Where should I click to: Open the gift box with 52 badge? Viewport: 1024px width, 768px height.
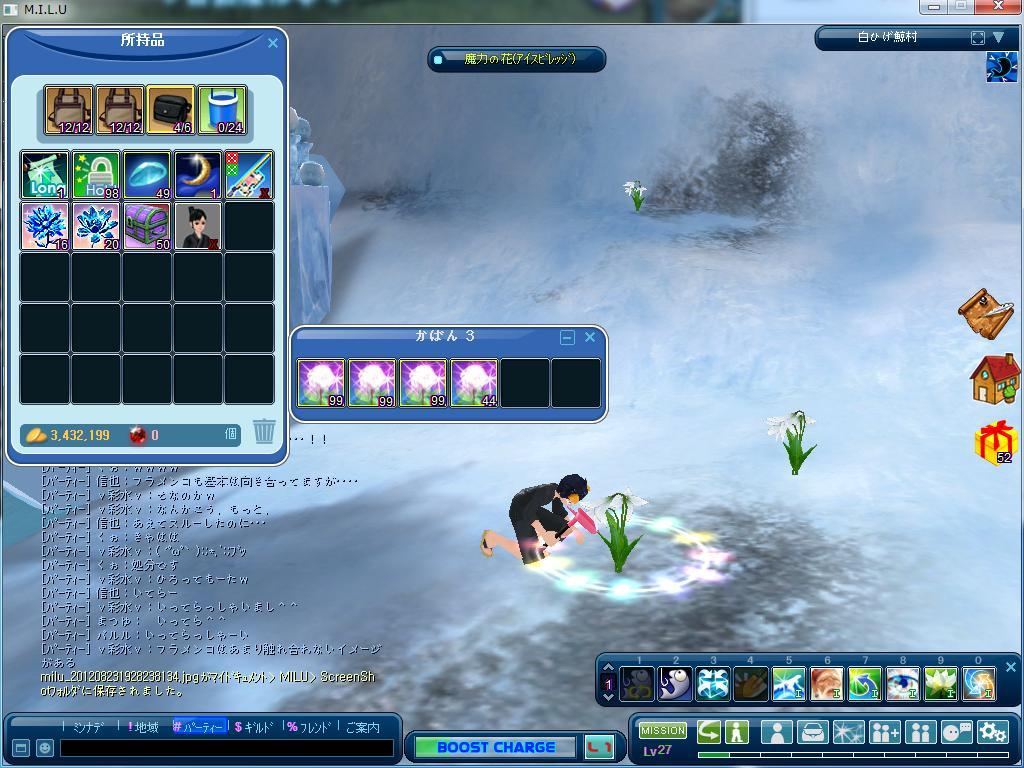click(995, 442)
